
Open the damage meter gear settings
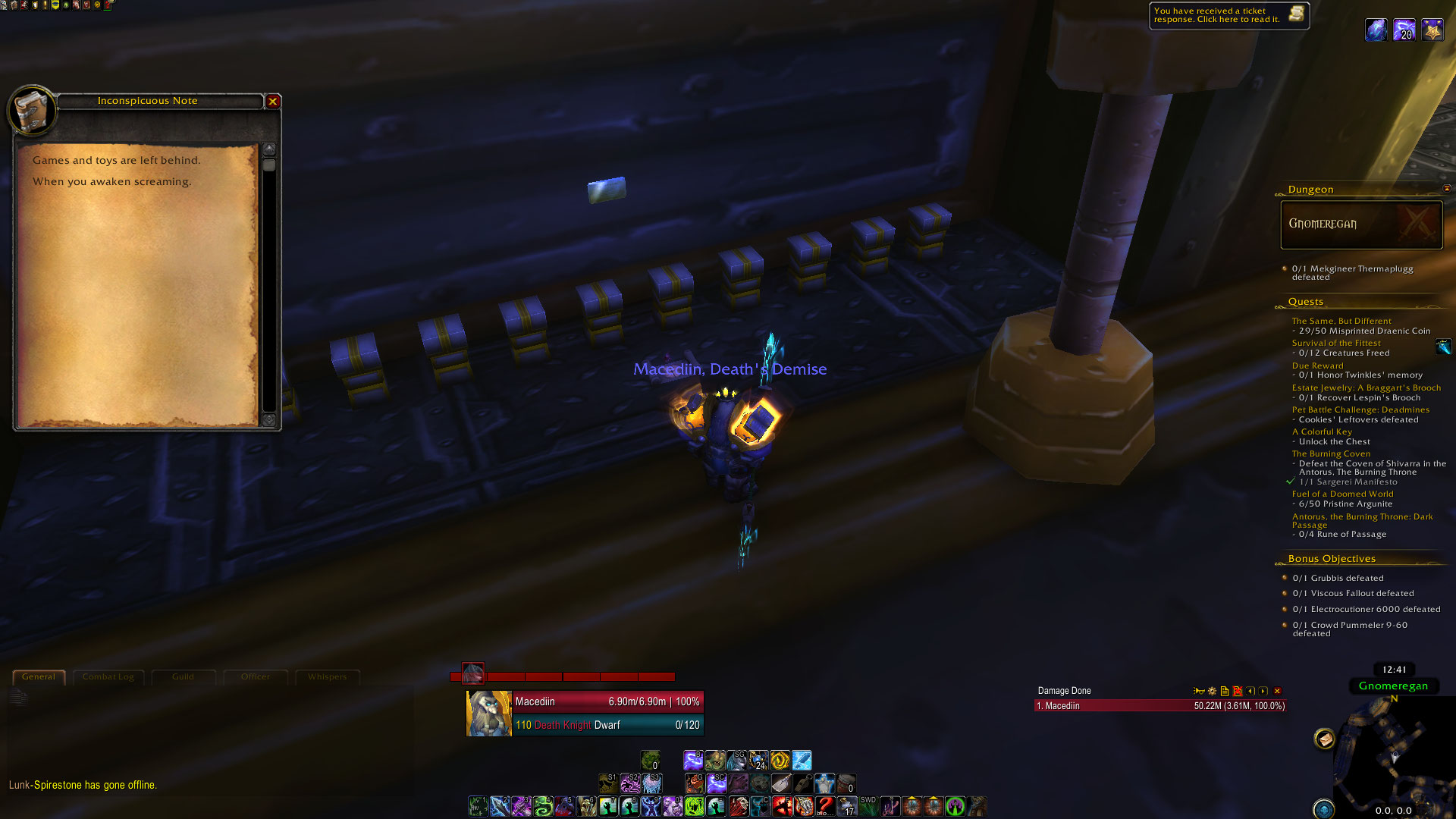[x=1212, y=692]
